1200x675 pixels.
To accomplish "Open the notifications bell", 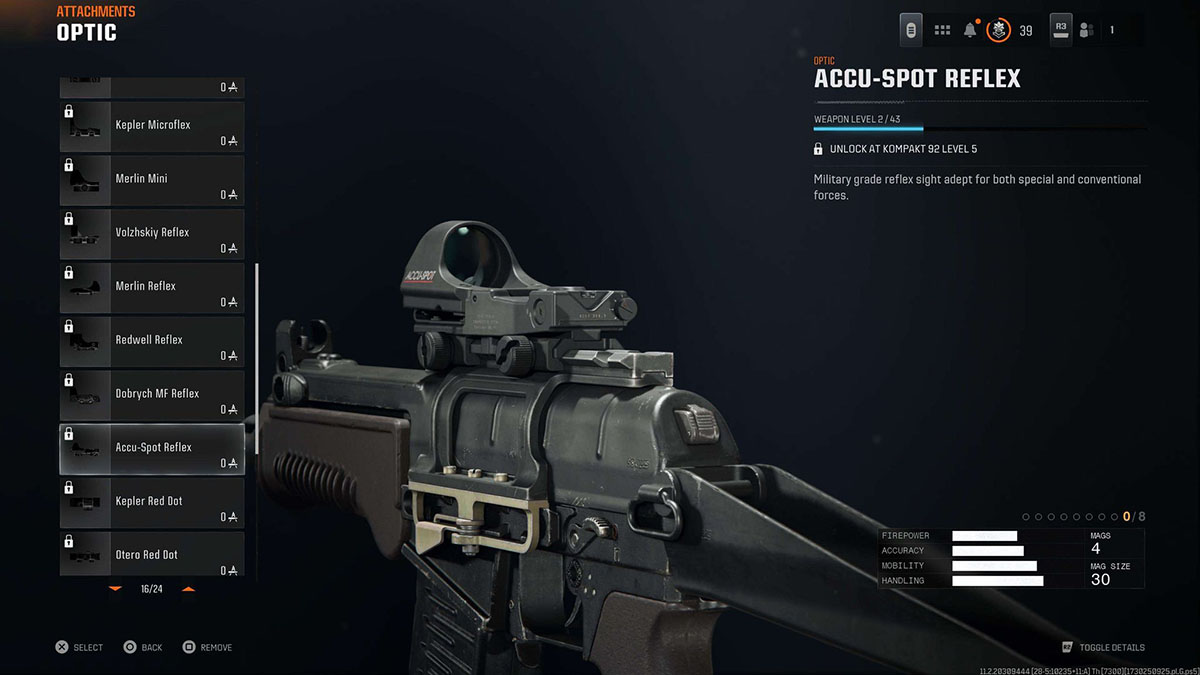I will tap(970, 30).
